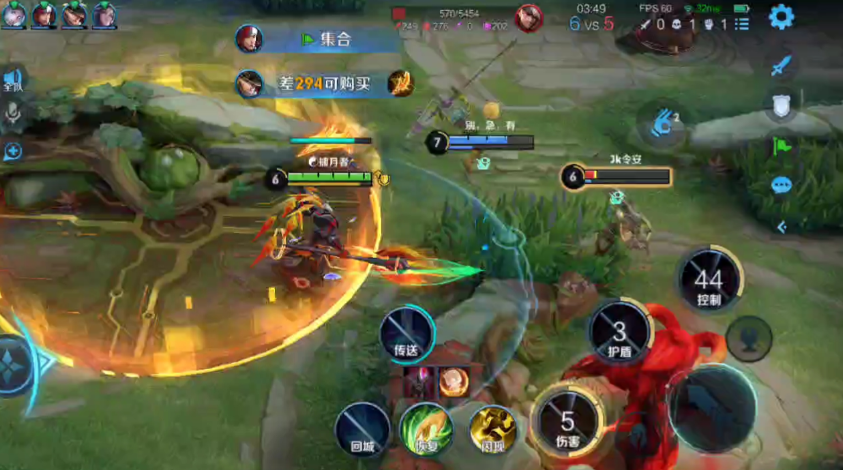Toggle the microphone button

point(13,115)
